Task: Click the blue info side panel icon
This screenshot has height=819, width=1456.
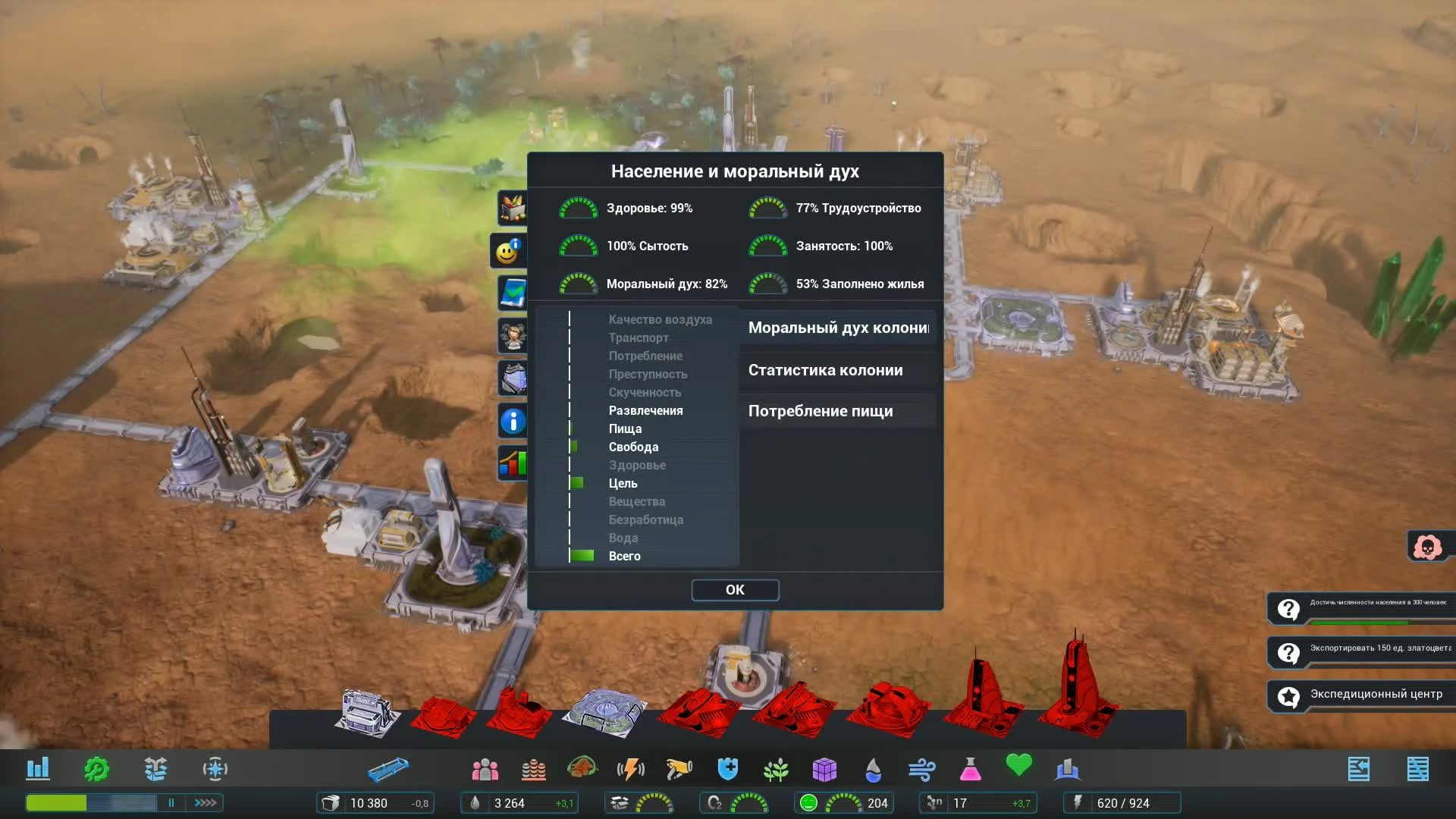Action: pyautogui.click(x=512, y=422)
